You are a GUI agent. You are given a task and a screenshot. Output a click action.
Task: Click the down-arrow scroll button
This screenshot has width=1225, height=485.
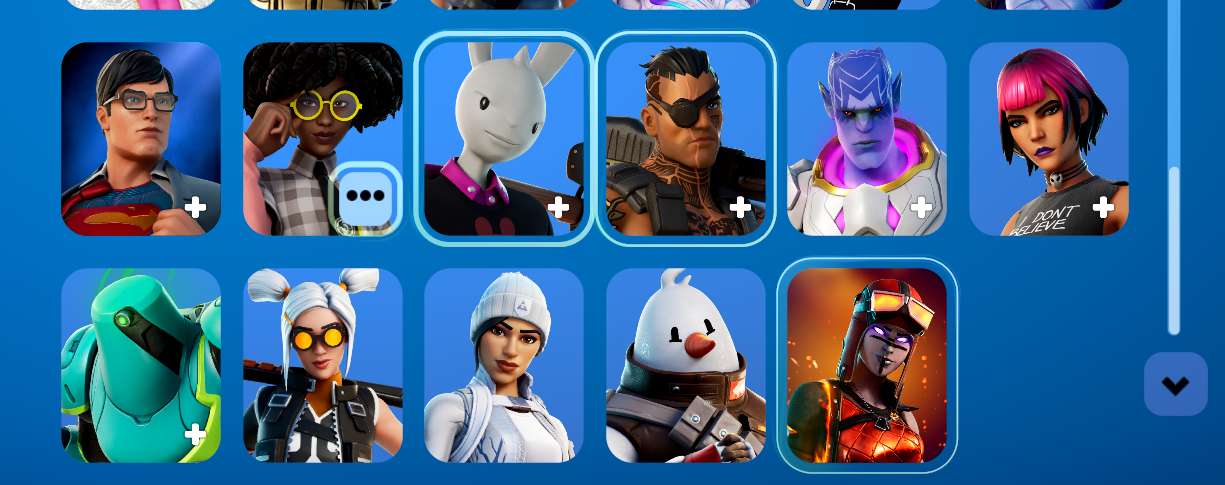pos(1175,384)
